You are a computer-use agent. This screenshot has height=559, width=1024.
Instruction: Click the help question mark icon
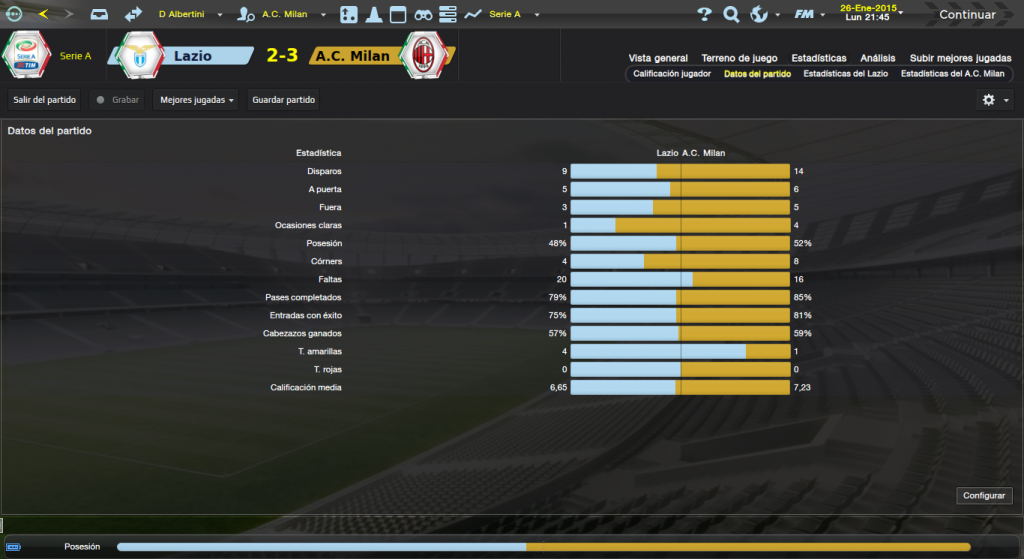tap(704, 15)
